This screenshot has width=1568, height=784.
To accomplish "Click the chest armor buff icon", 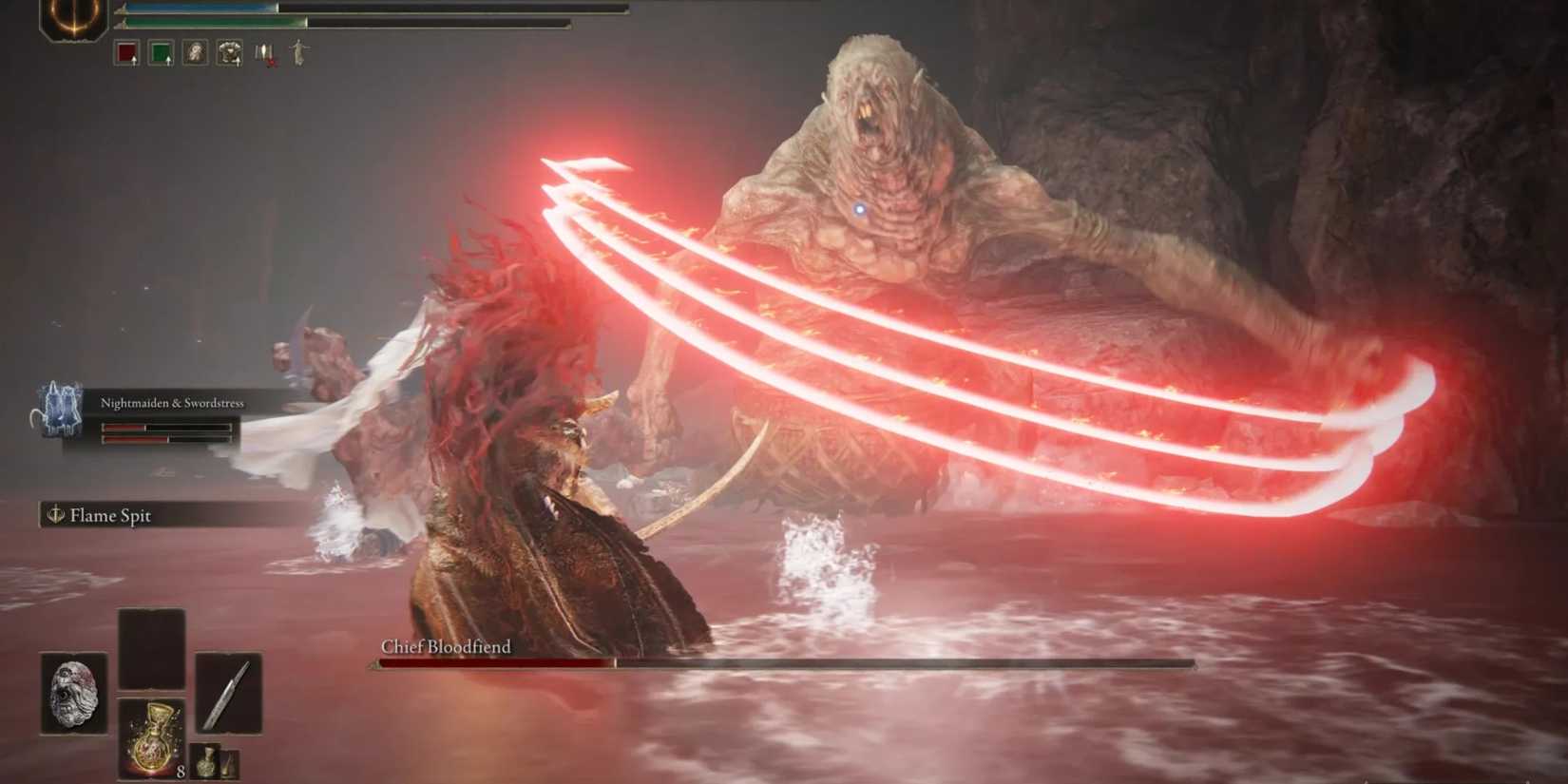I will 231,53.
